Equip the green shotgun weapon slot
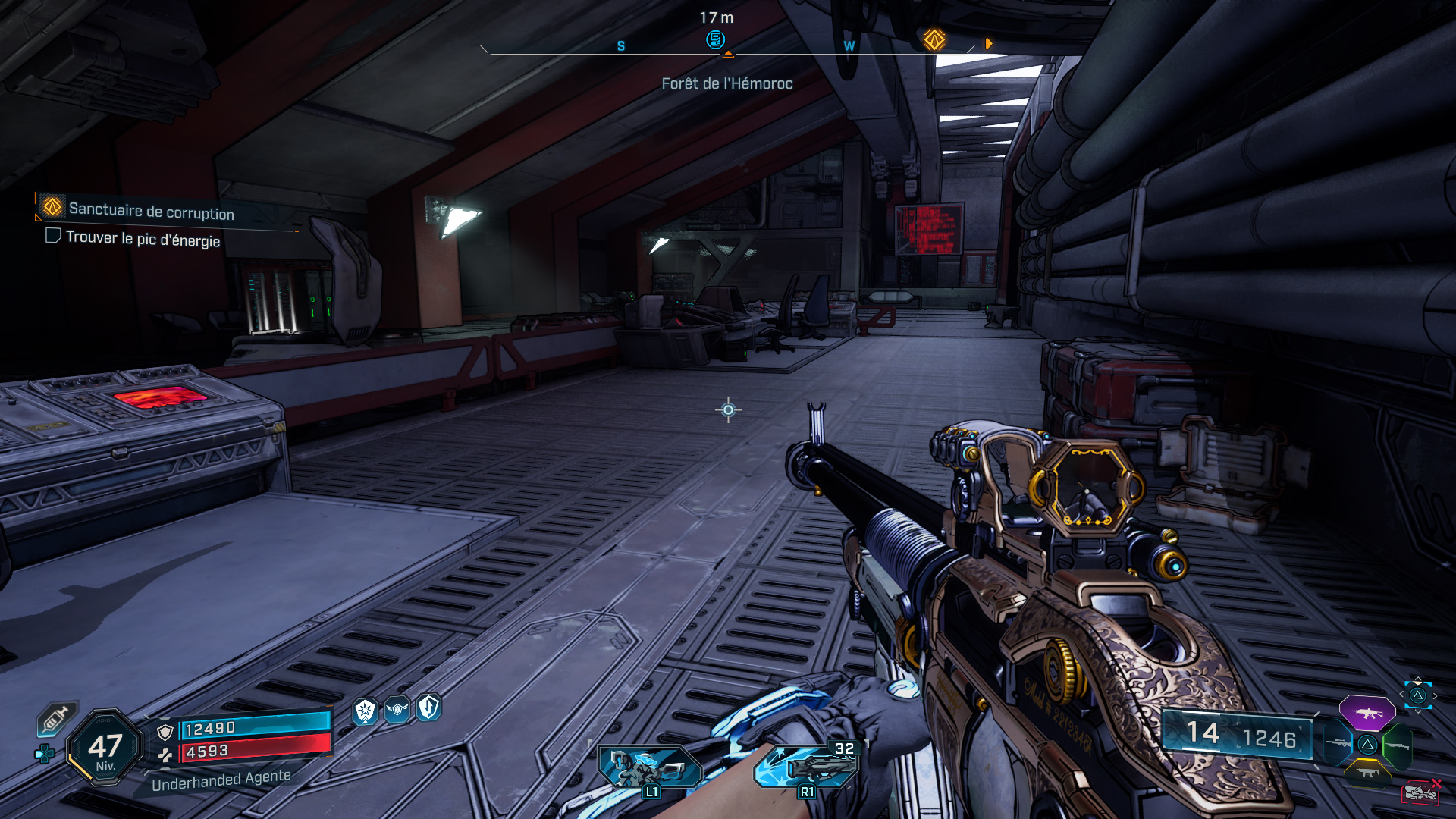 [x=1397, y=745]
